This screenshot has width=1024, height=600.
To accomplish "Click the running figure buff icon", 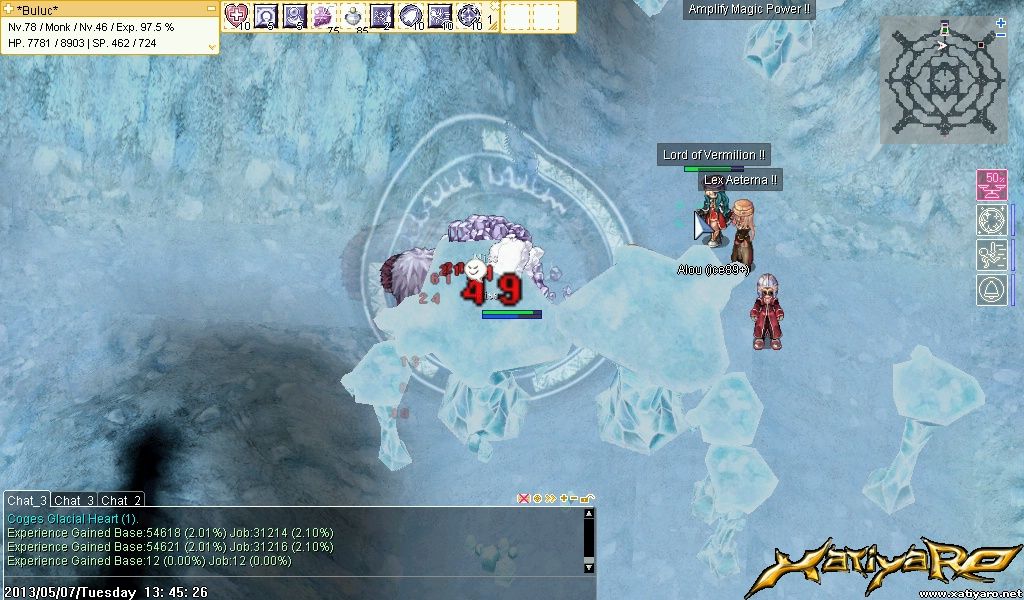I will click(x=992, y=255).
